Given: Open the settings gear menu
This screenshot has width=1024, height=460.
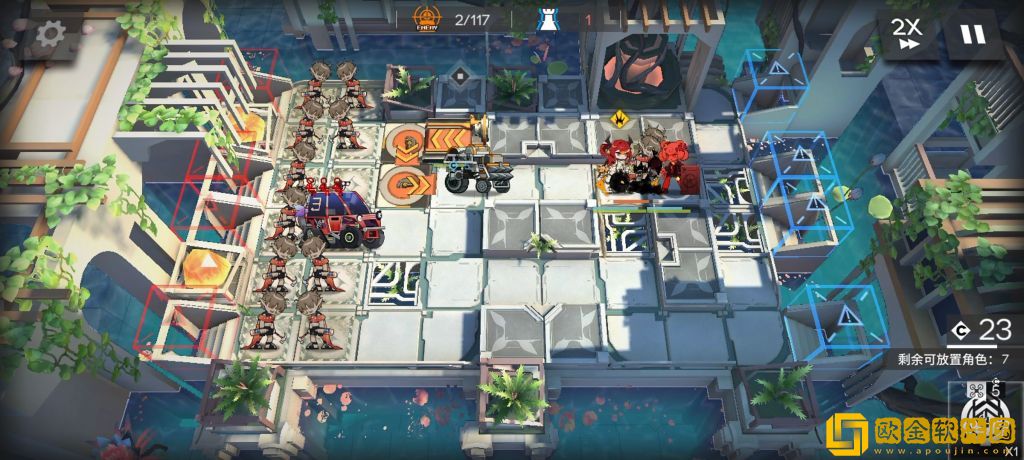Looking at the screenshot, I should point(48,34).
